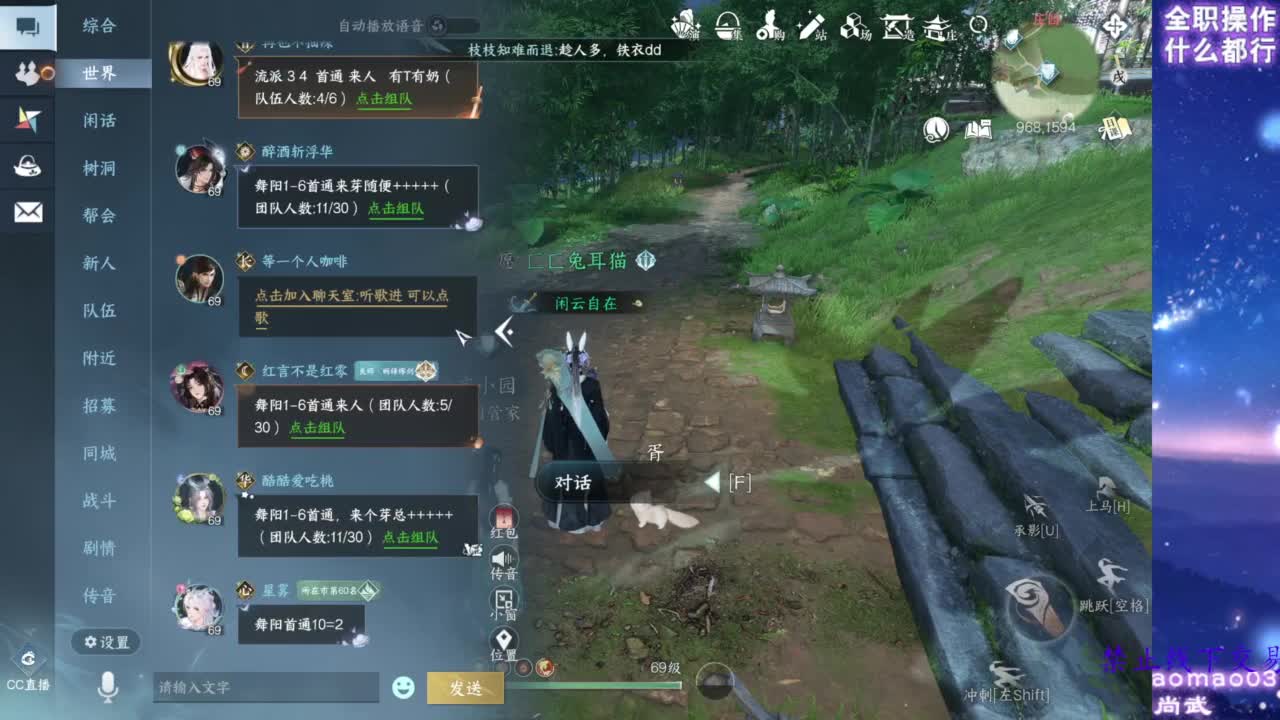The width and height of the screenshot is (1280, 720).
Task: Share your 位置 location in chat
Action: pos(502,637)
